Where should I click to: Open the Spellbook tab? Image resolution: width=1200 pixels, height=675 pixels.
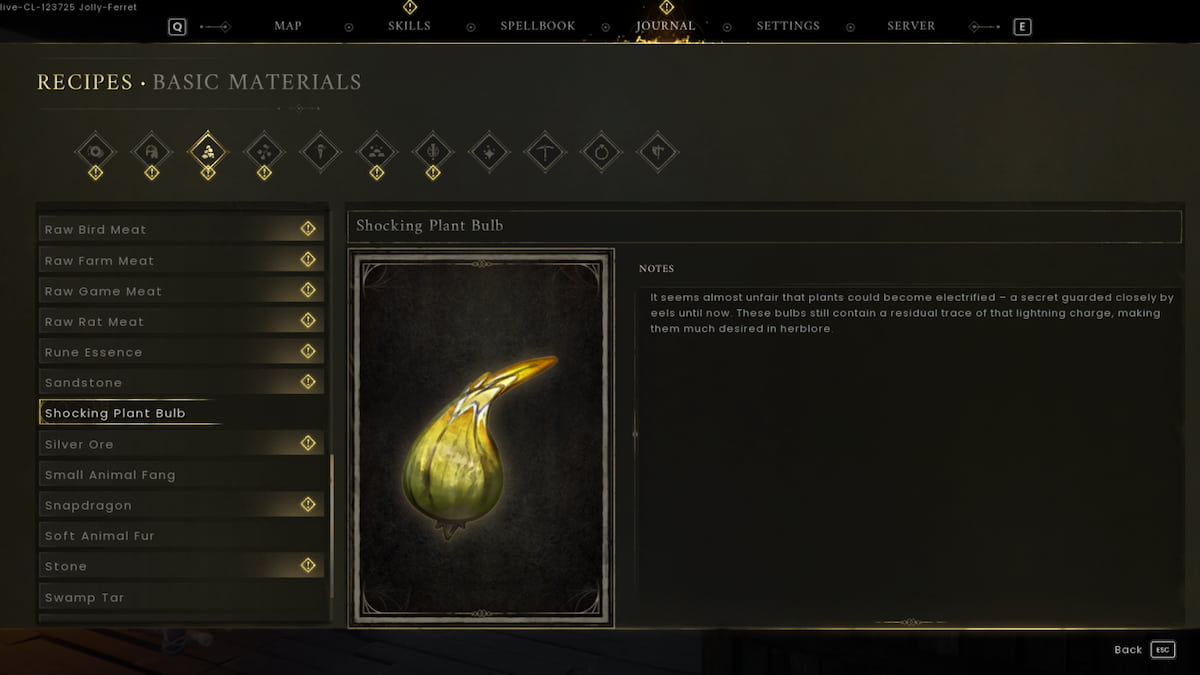[x=539, y=26]
